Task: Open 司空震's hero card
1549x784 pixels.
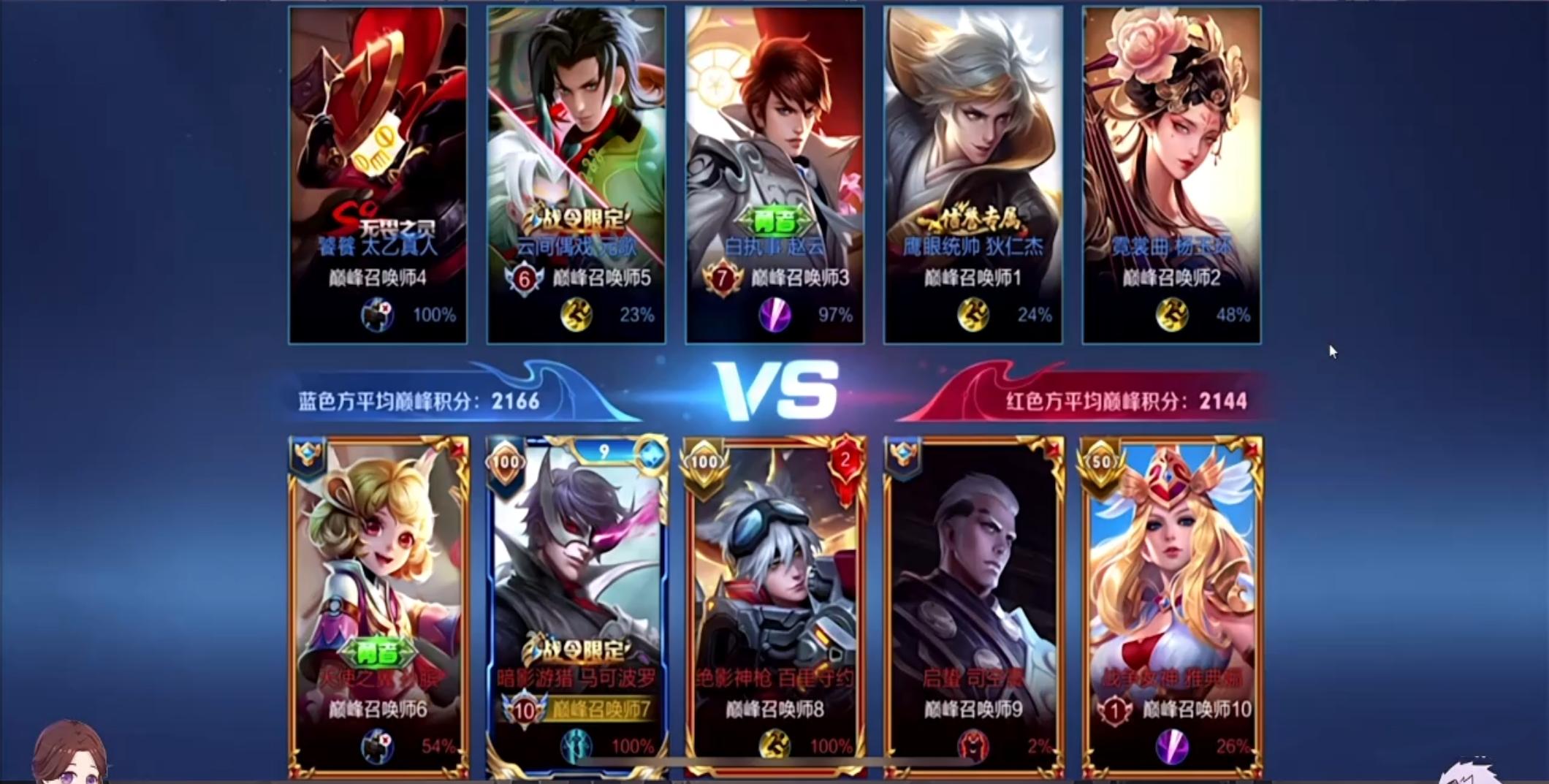Action: click(972, 585)
